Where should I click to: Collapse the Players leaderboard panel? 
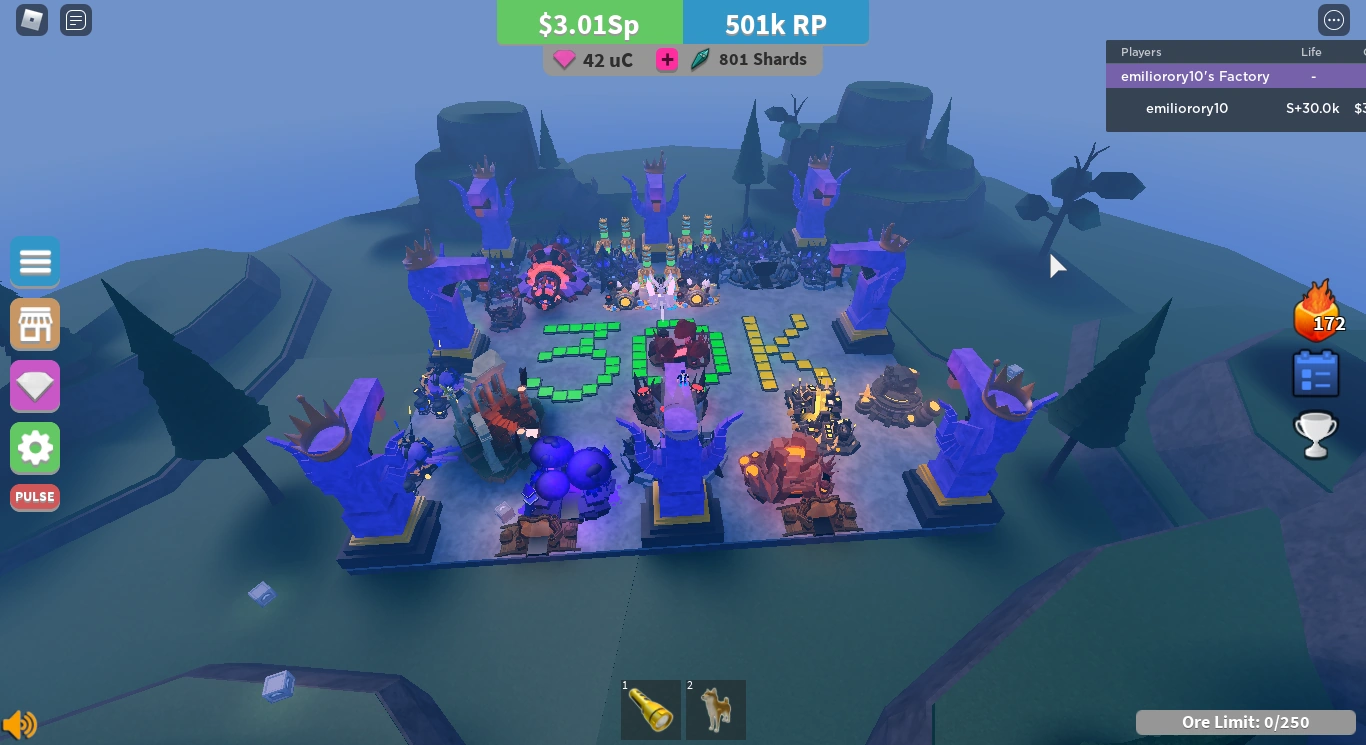(1140, 52)
